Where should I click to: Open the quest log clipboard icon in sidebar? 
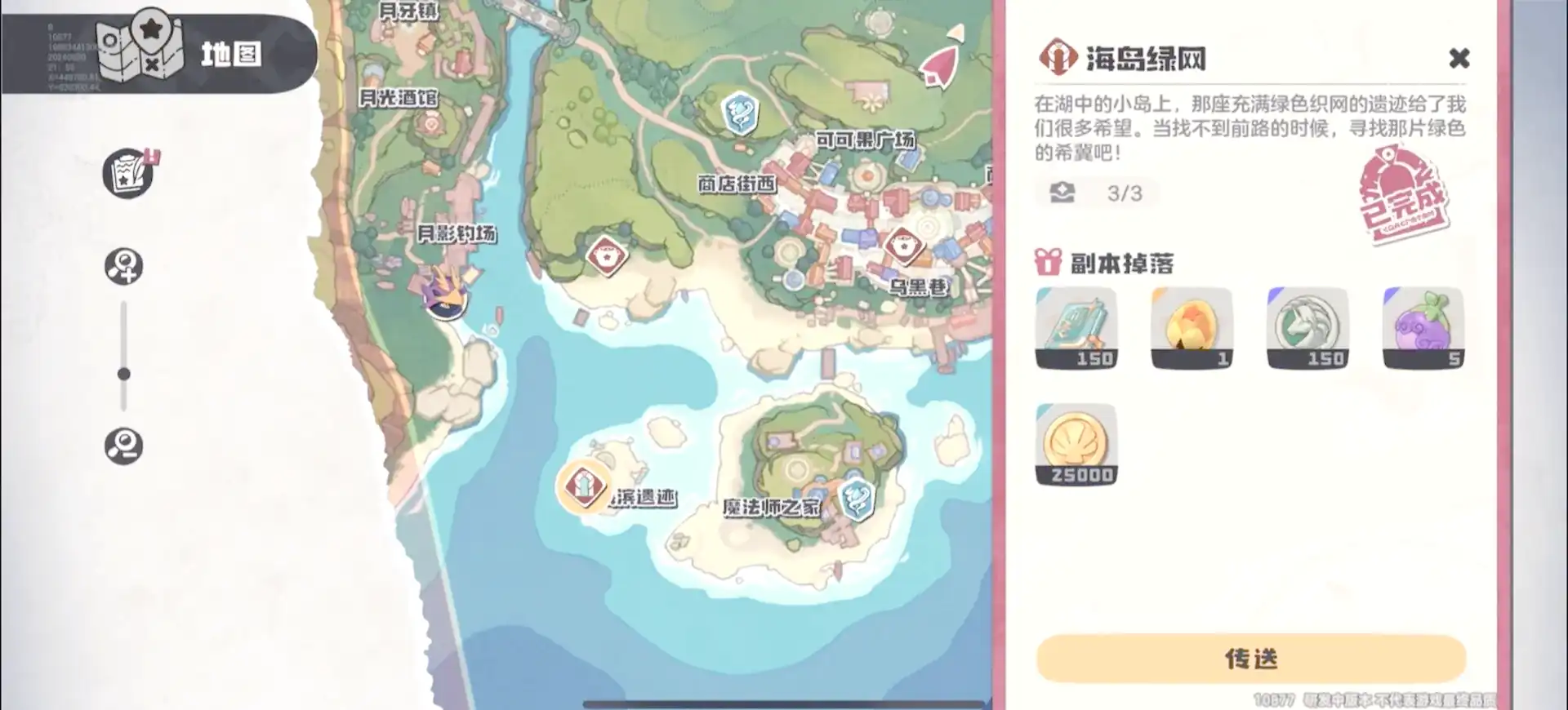(x=127, y=173)
